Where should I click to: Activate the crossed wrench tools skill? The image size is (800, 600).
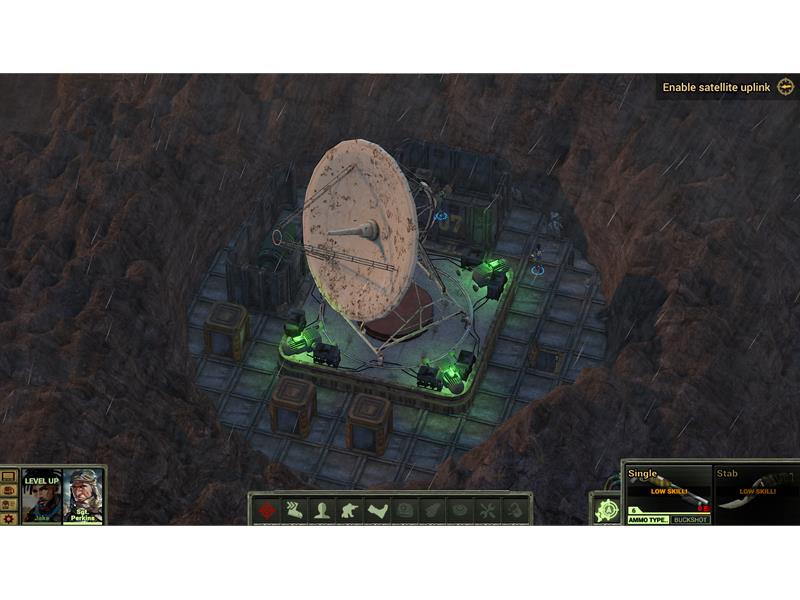pyautogui.click(x=487, y=510)
